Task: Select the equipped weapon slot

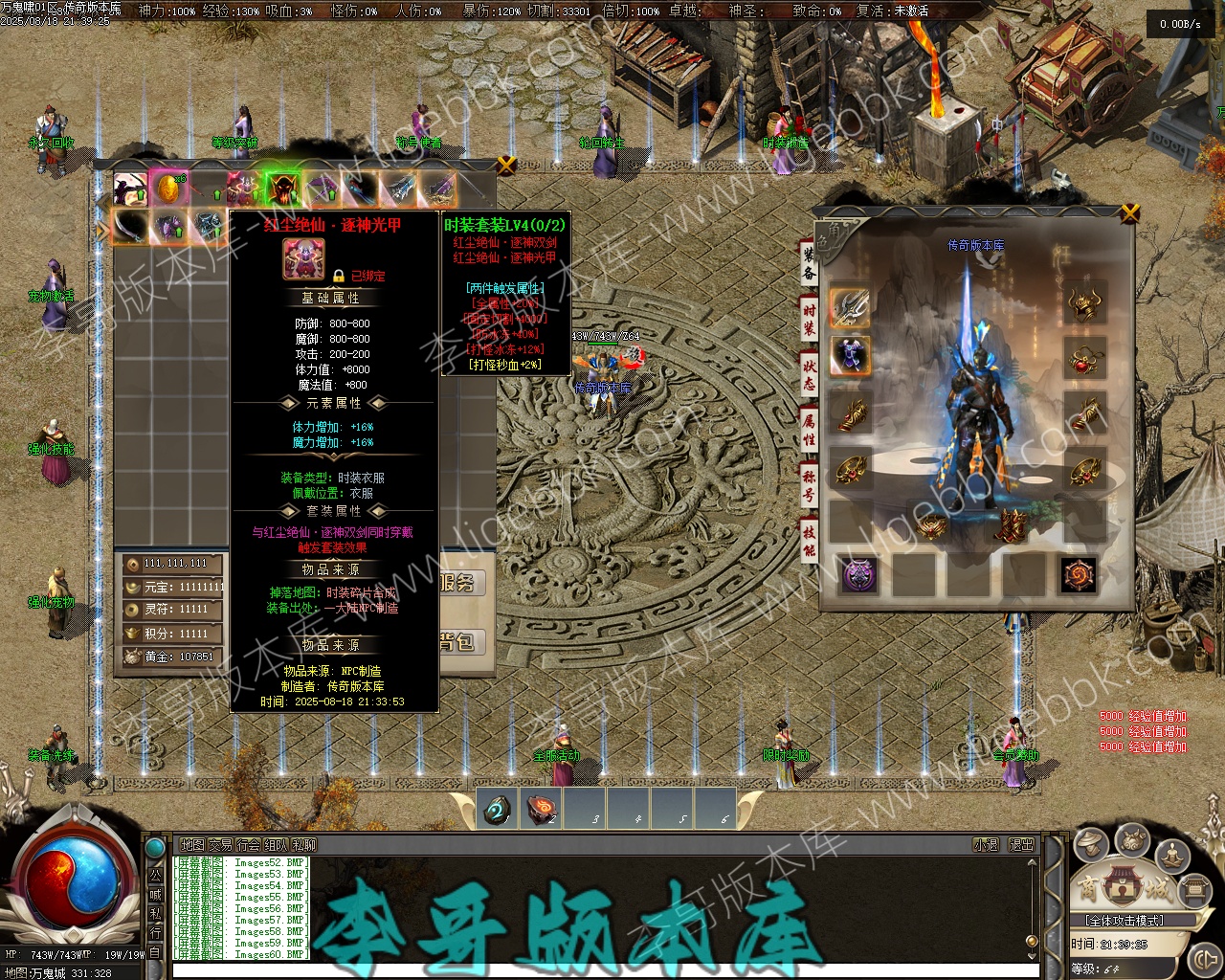Action: [849, 306]
